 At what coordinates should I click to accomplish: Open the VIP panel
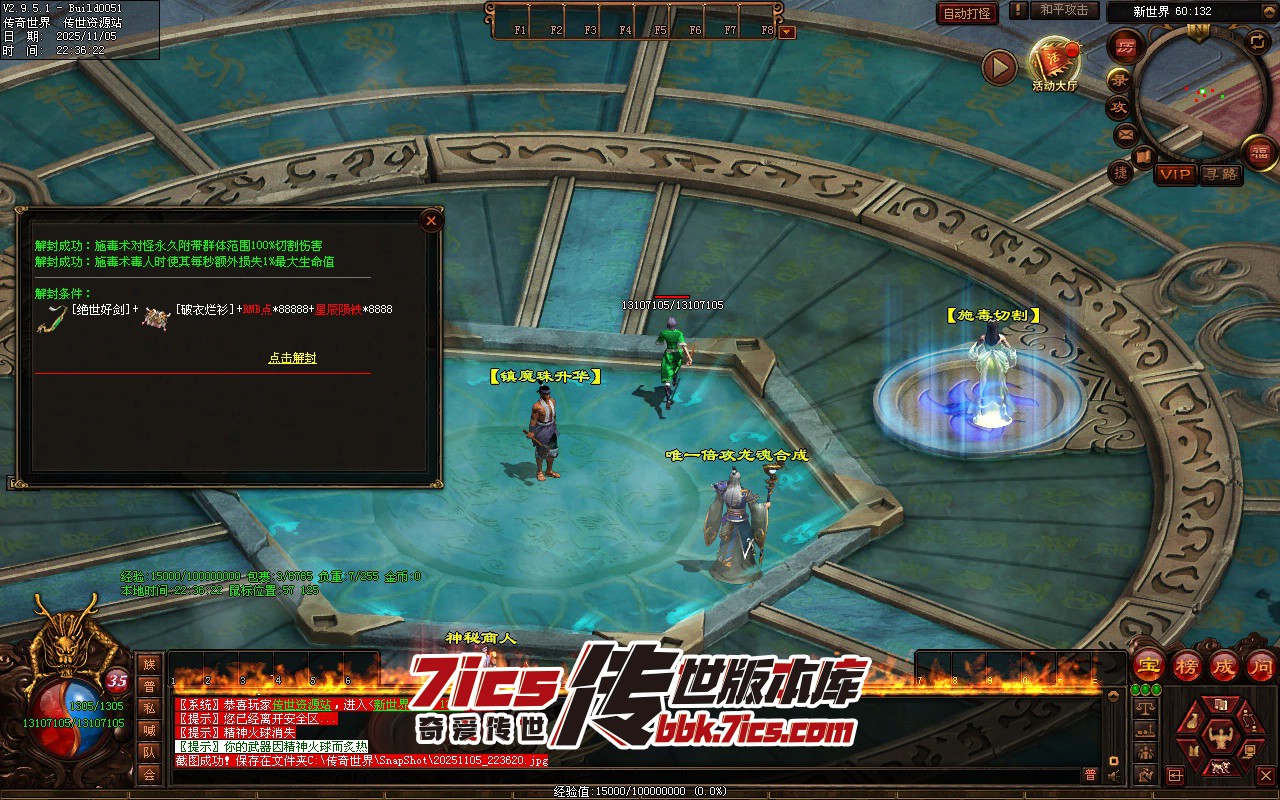point(1176,174)
